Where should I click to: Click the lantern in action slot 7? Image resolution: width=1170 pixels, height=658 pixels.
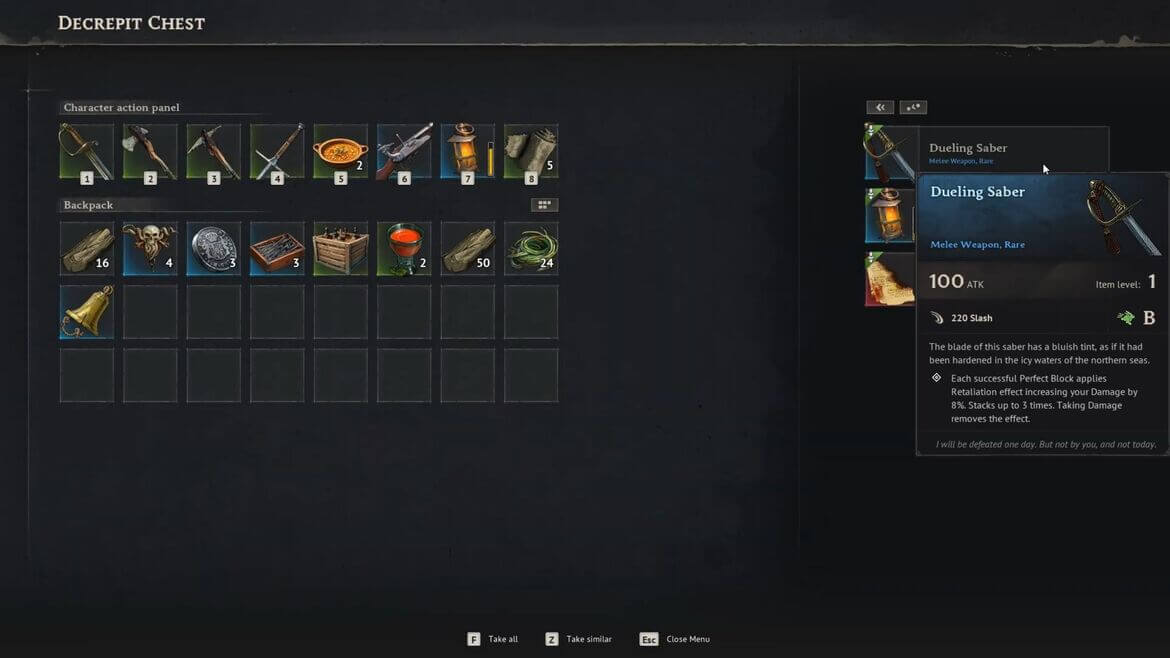[x=466, y=151]
